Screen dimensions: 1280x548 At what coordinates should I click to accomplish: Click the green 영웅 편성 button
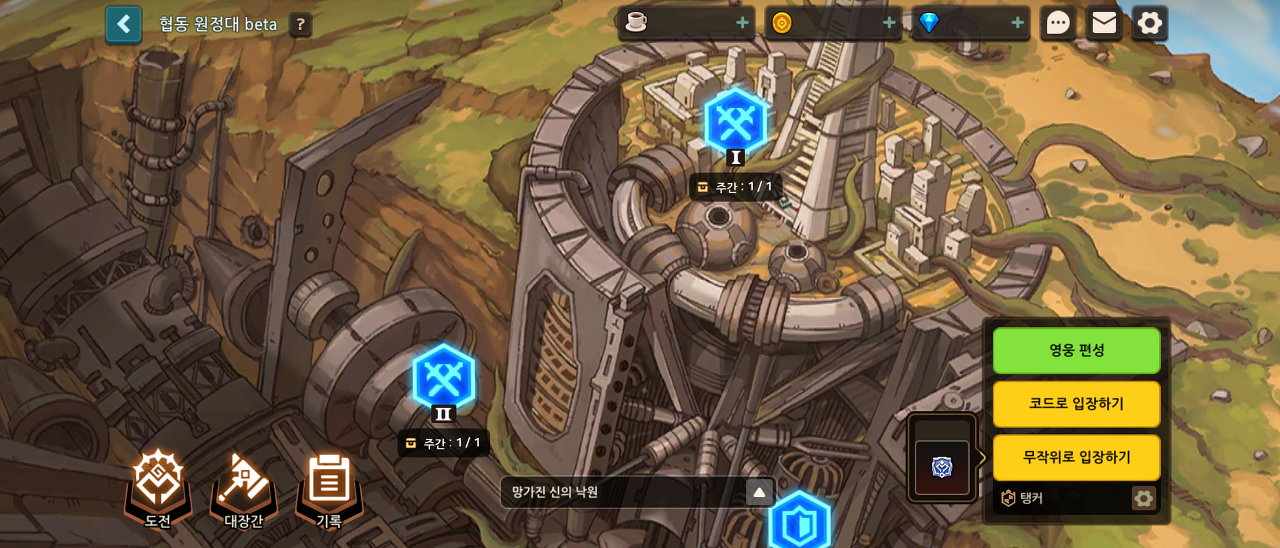coord(1076,351)
